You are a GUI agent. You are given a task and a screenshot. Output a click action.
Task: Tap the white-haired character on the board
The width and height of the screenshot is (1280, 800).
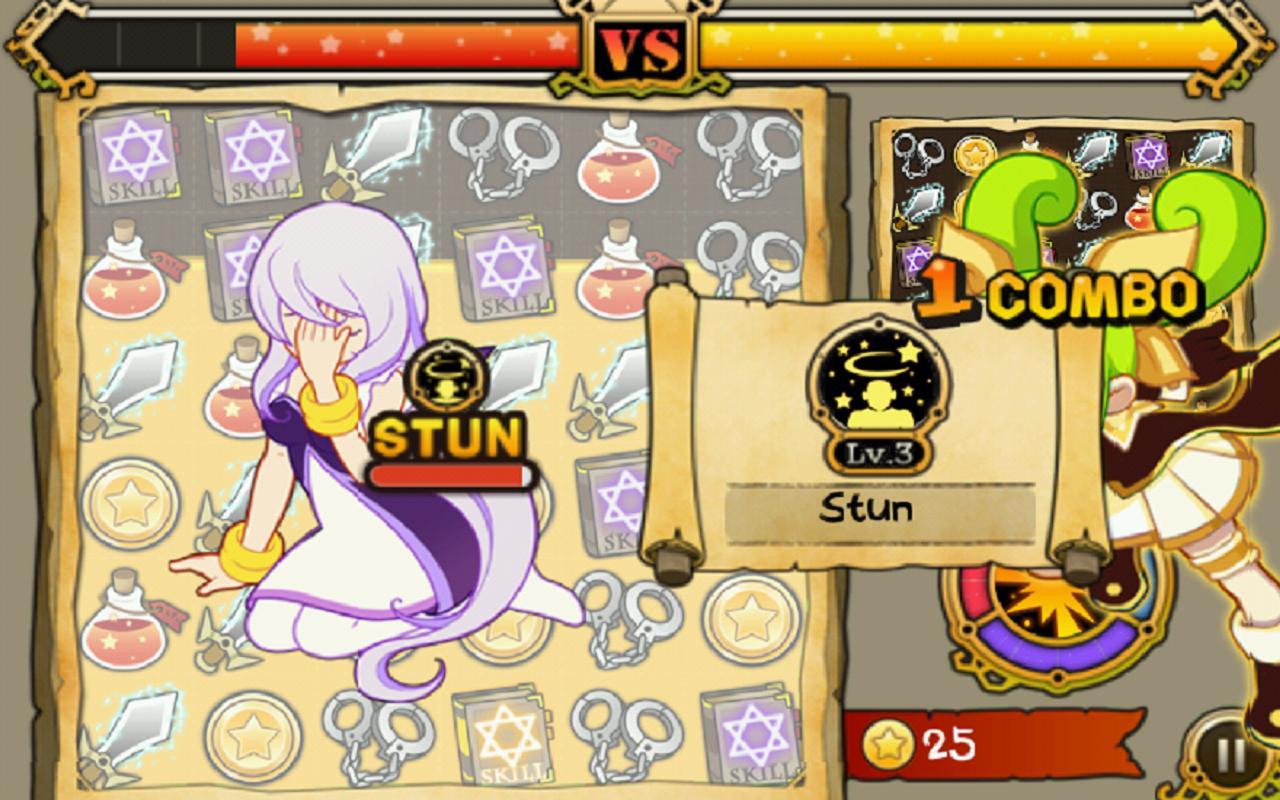point(350,450)
